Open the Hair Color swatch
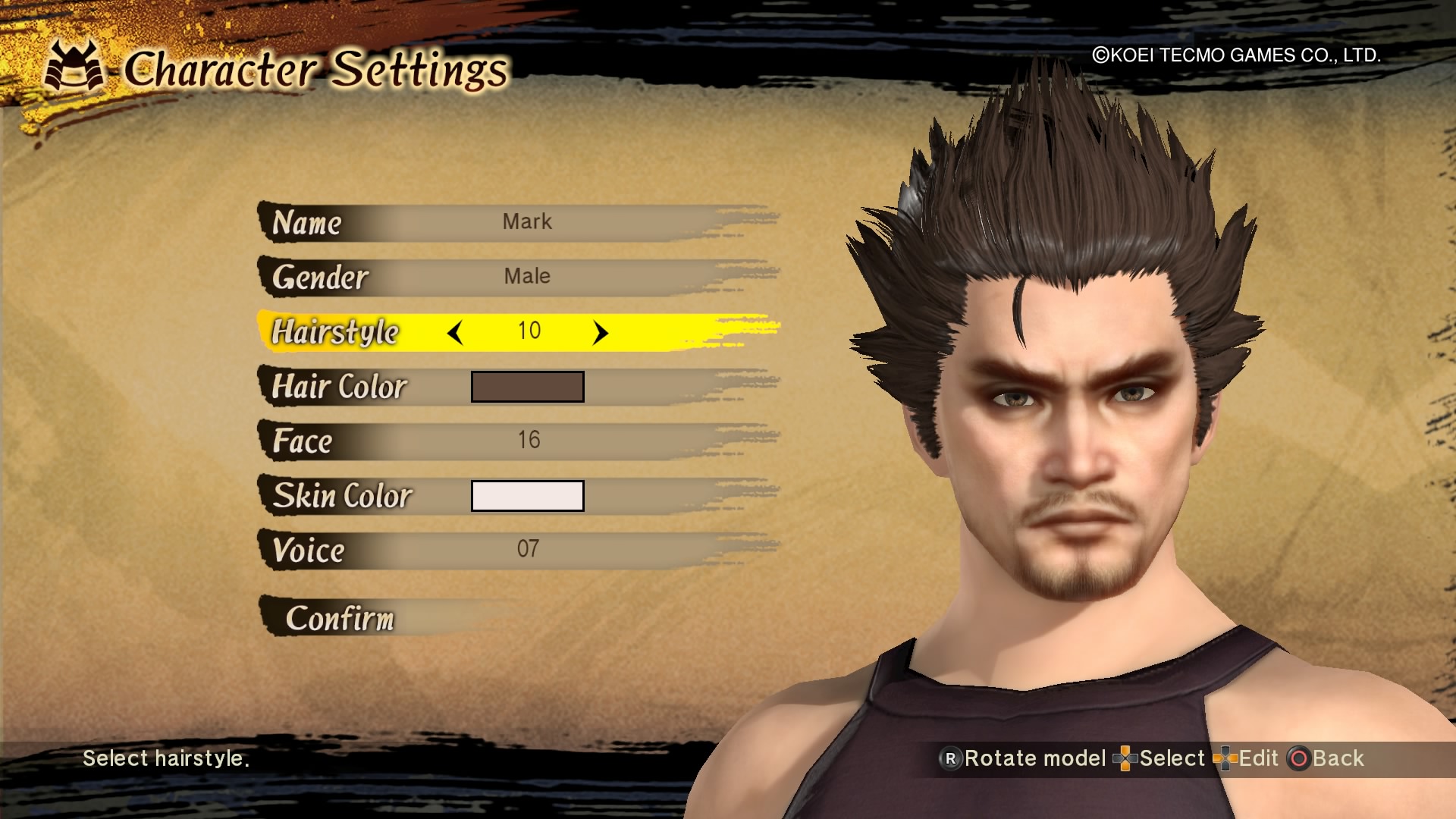Viewport: 1456px width, 819px height. point(527,386)
